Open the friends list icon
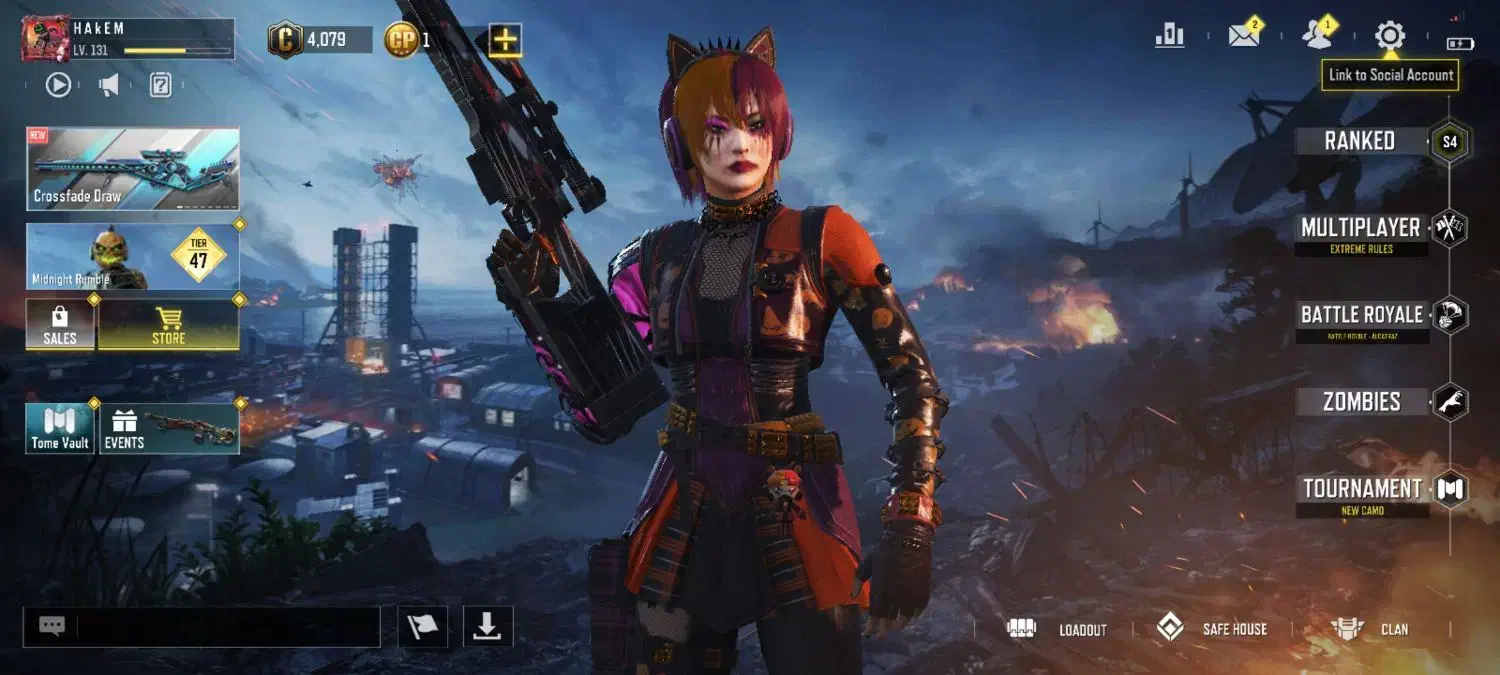 (1317, 36)
